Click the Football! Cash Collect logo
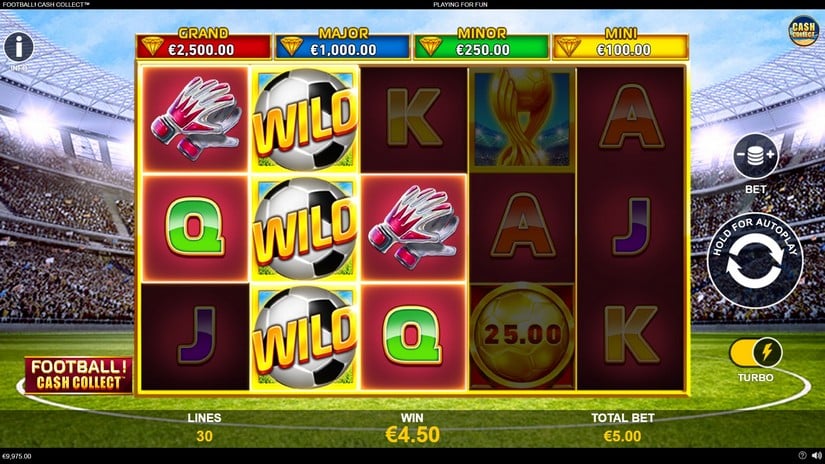825x464 pixels. coord(78,375)
